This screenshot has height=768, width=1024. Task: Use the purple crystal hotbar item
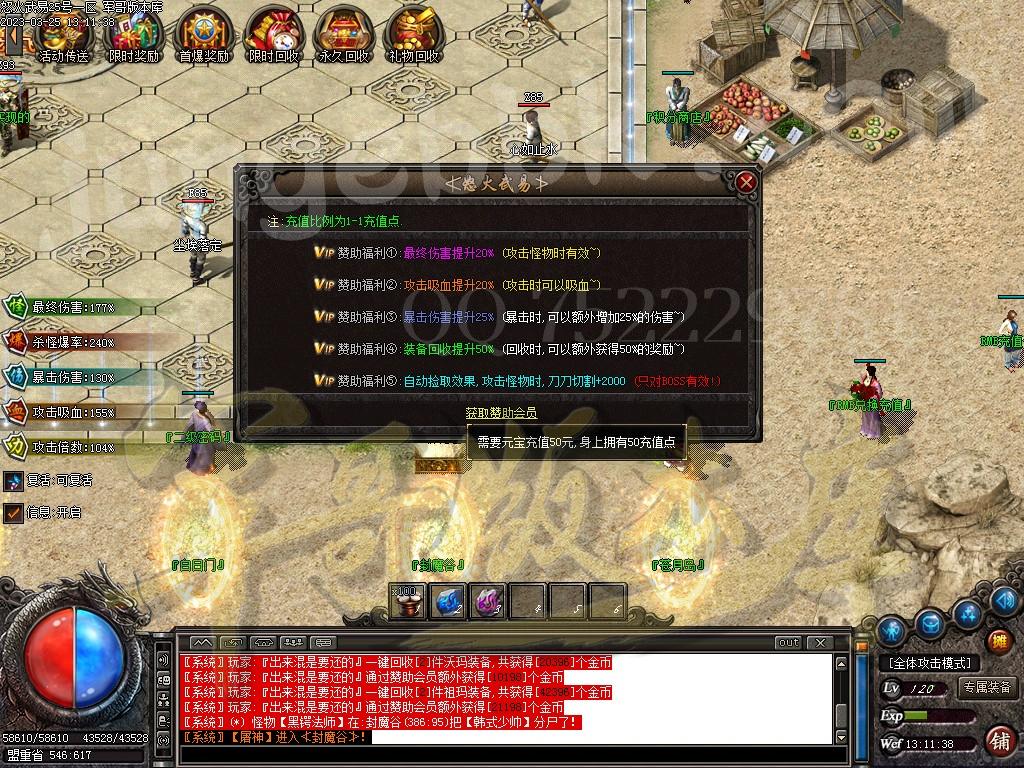coord(486,601)
